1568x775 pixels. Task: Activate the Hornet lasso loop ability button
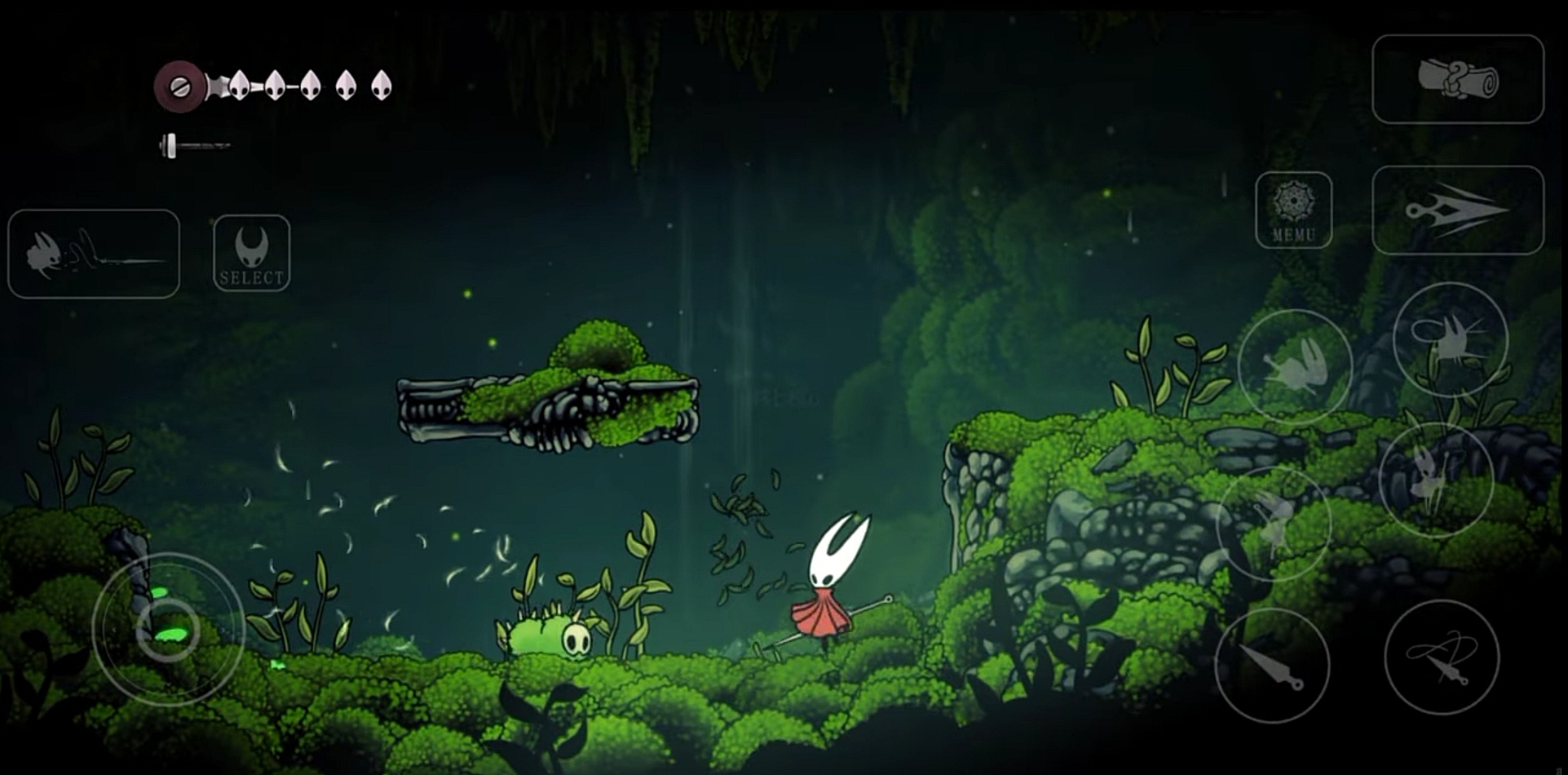pos(1450,339)
